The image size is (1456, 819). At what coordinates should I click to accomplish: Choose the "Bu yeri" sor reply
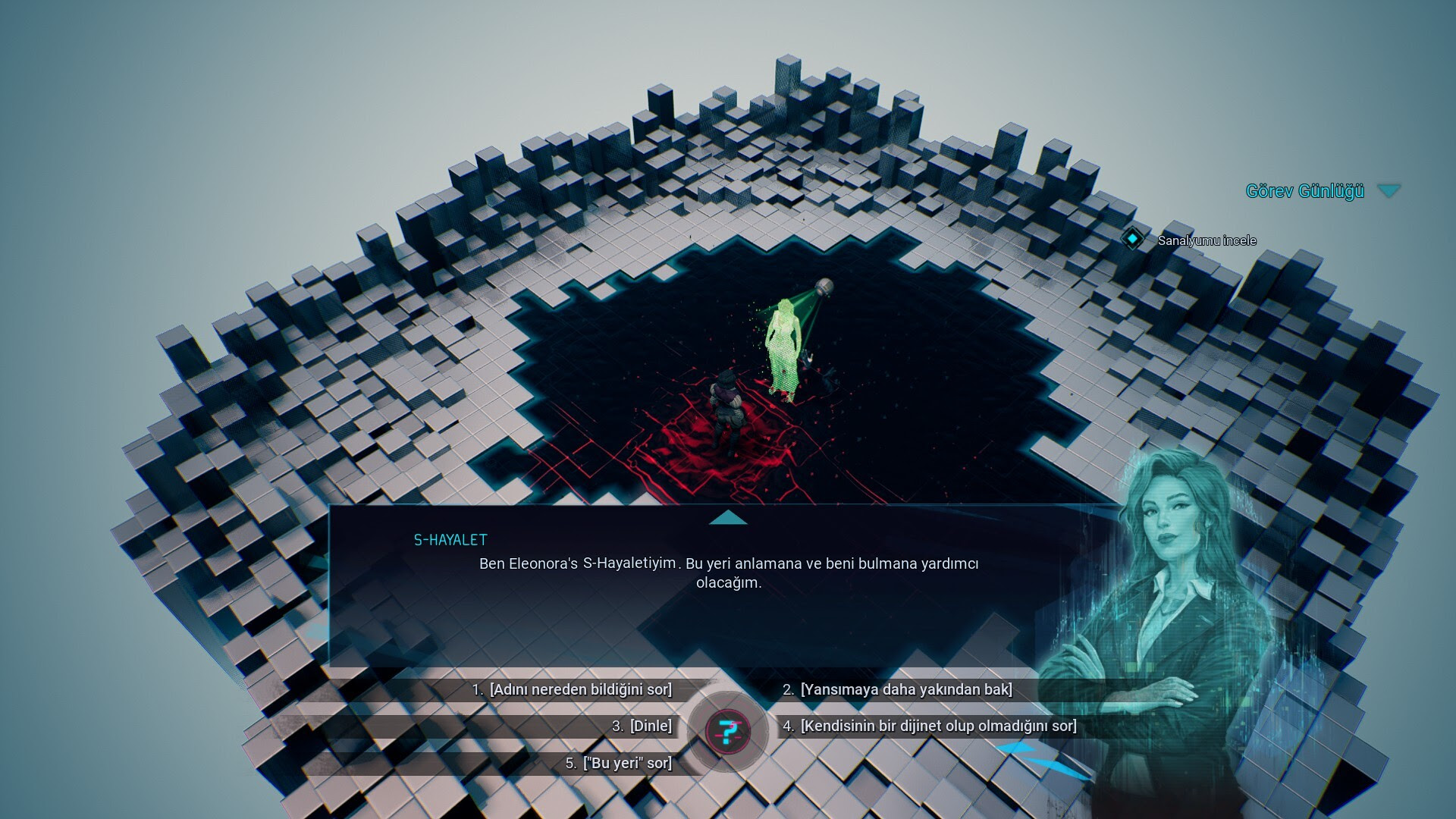(x=627, y=764)
